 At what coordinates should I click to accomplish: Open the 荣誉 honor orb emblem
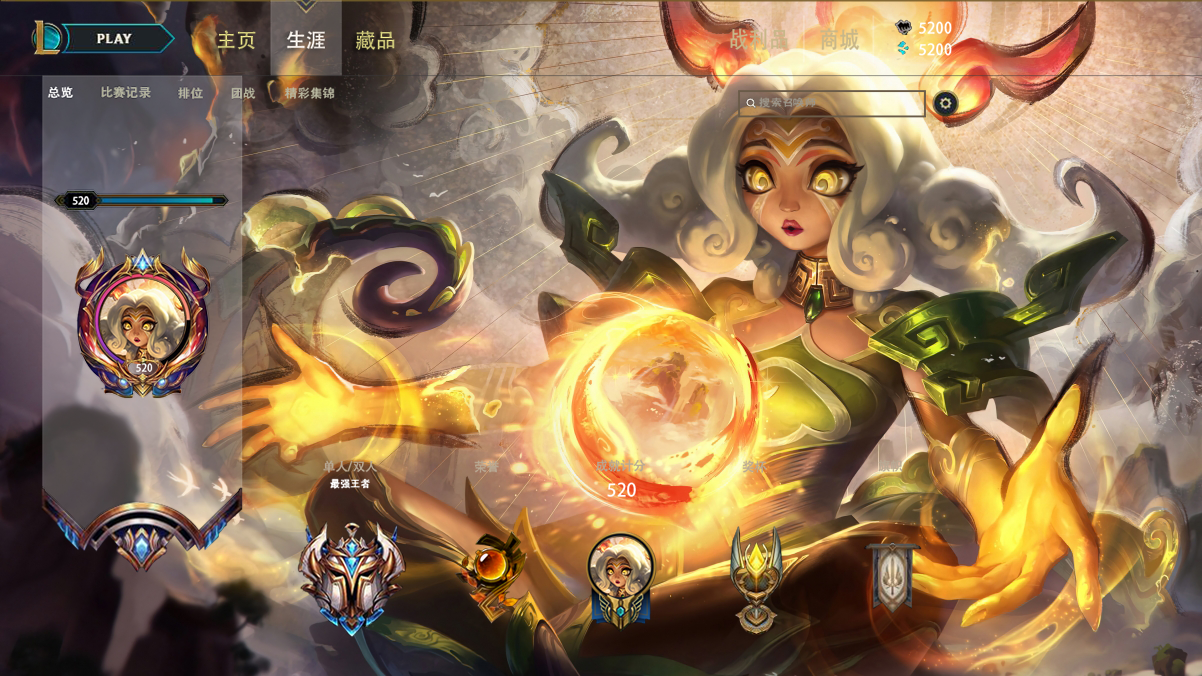pyautogui.click(x=491, y=573)
